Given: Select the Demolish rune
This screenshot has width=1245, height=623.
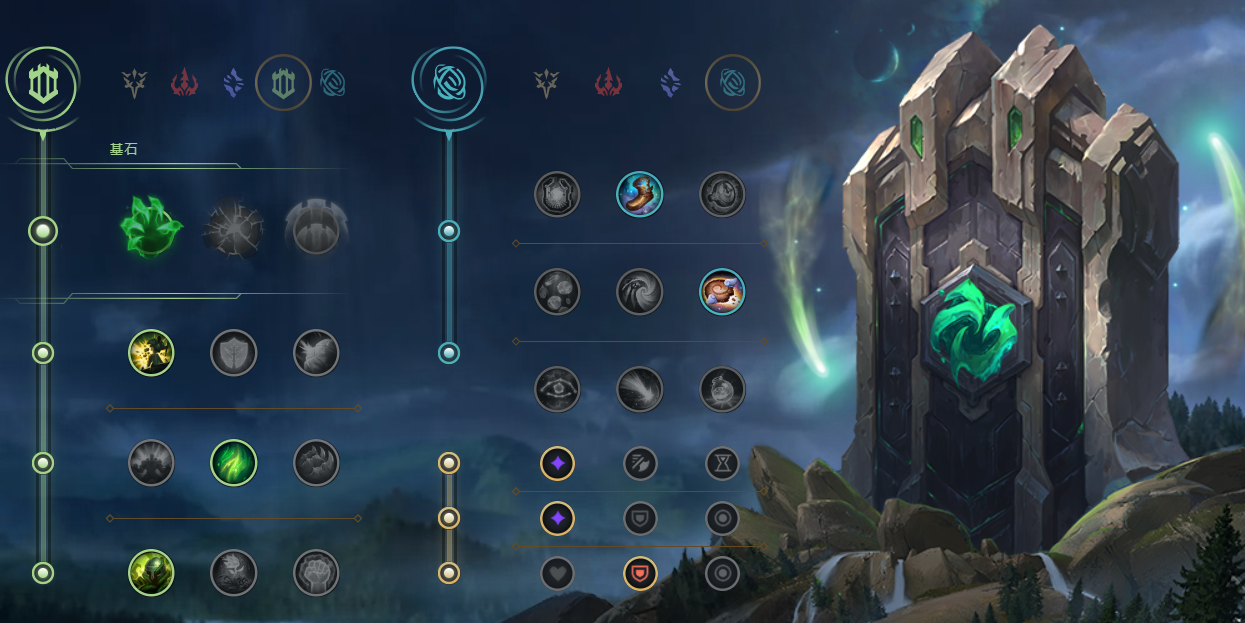Looking at the screenshot, I should point(151,353).
